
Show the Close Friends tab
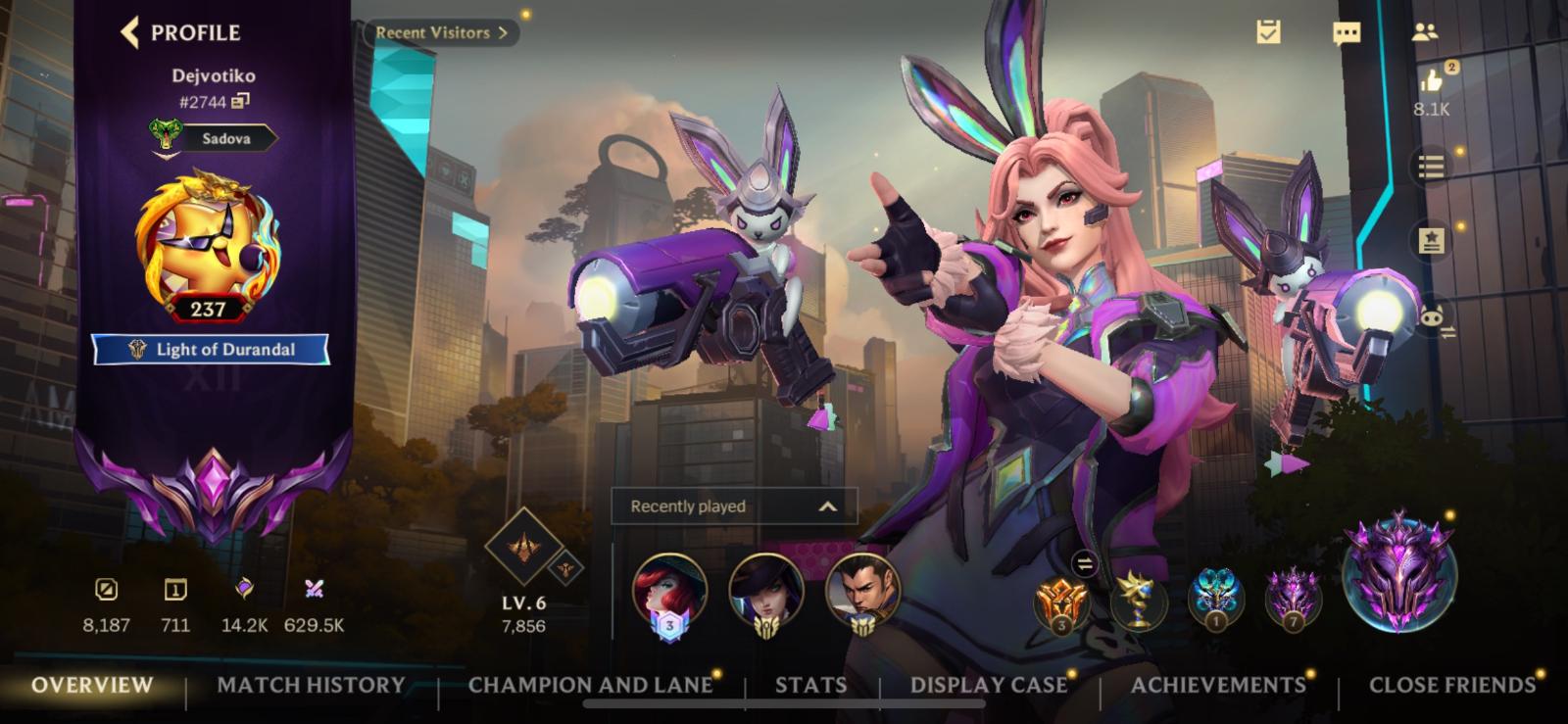pyautogui.click(x=1451, y=685)
